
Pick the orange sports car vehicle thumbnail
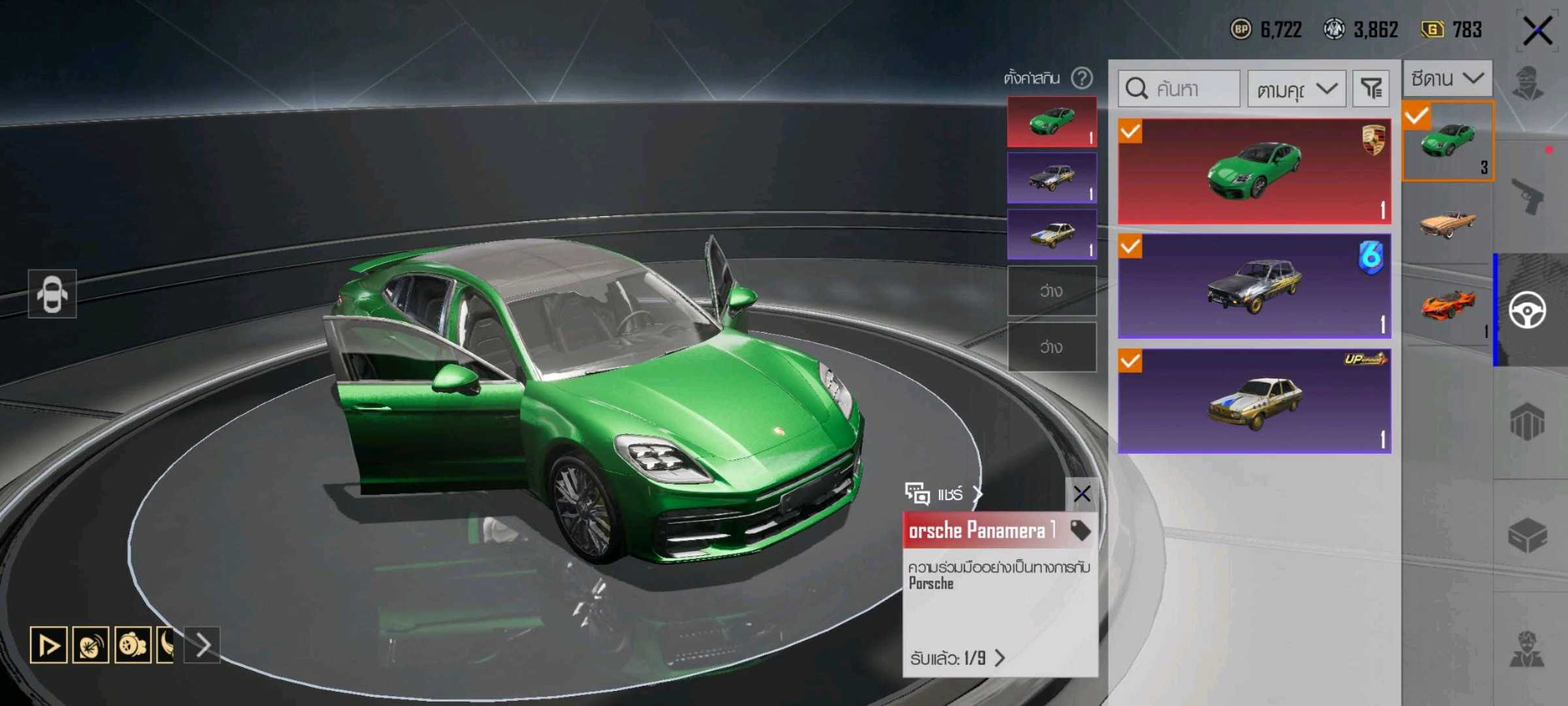point(1447,305)
